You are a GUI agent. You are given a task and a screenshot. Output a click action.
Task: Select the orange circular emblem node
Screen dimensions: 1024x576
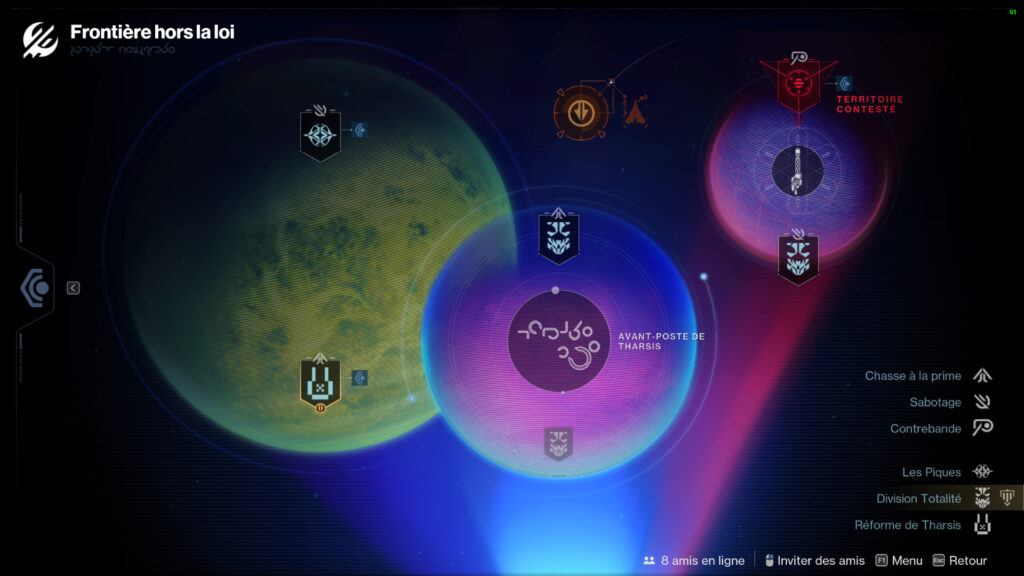(580, 111)
